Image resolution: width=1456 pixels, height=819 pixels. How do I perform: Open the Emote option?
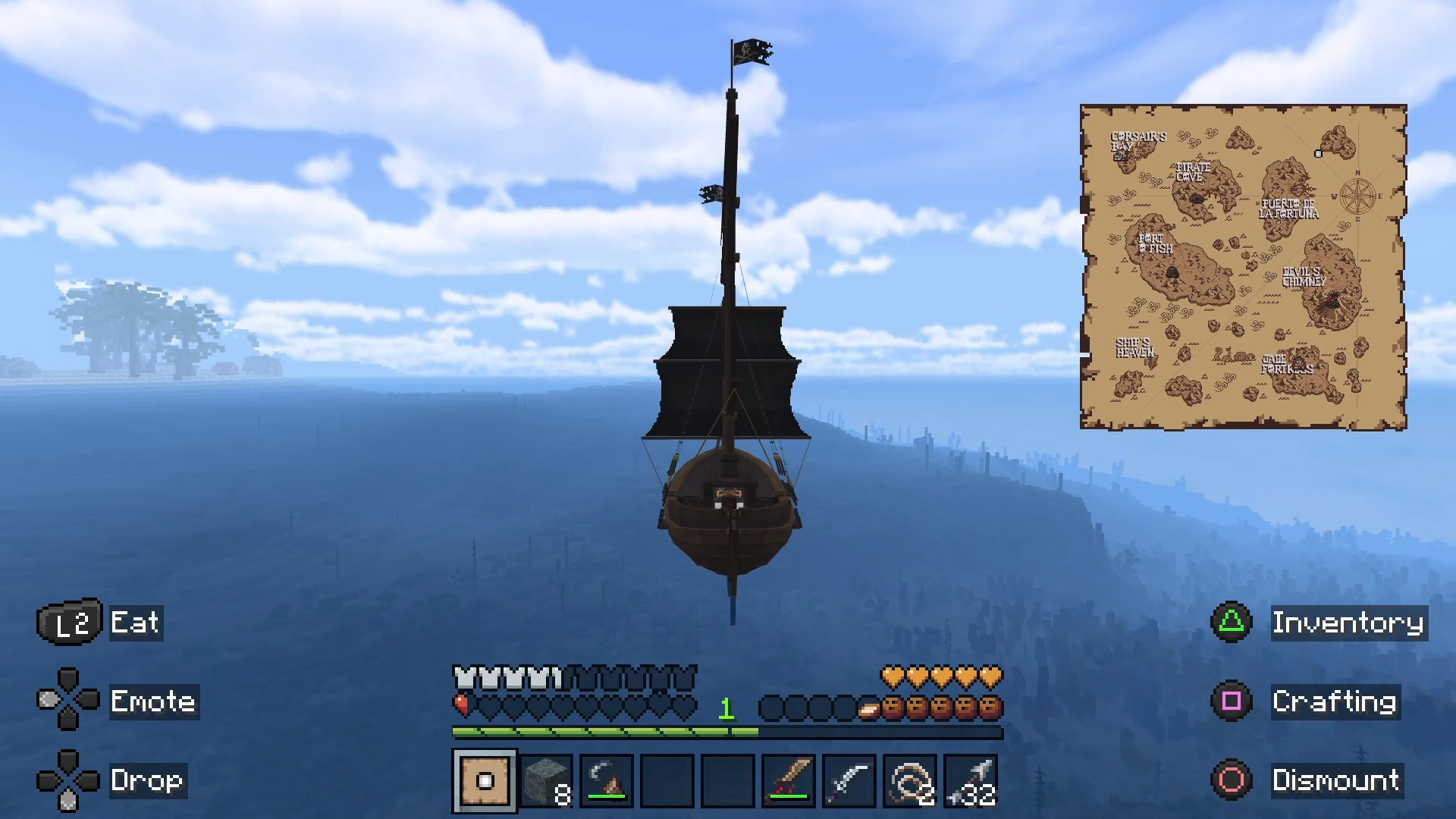pyautogui.click(x=153, y=701)
